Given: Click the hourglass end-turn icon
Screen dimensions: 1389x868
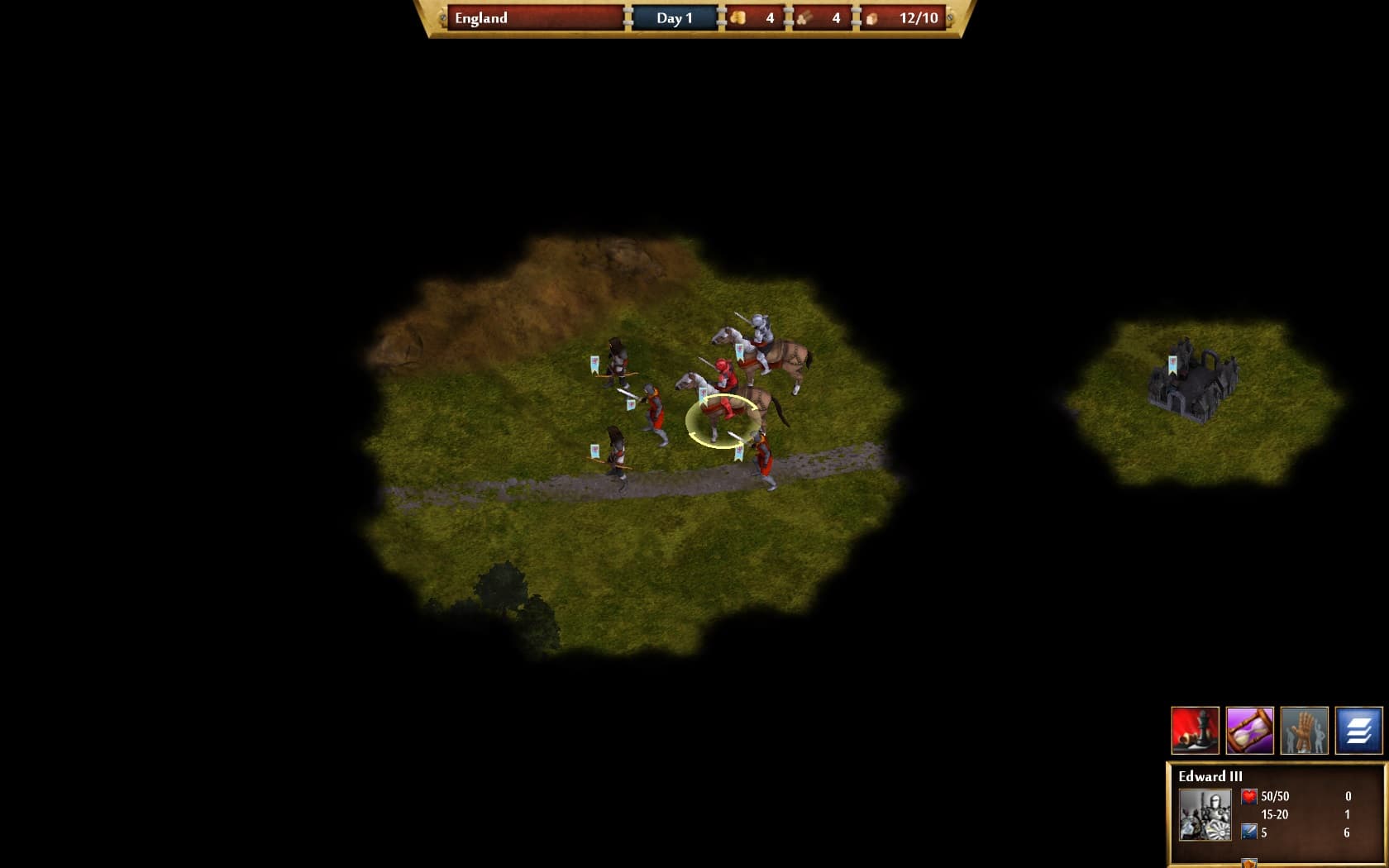Looking at the screenshot, I should click(1250, 731).
